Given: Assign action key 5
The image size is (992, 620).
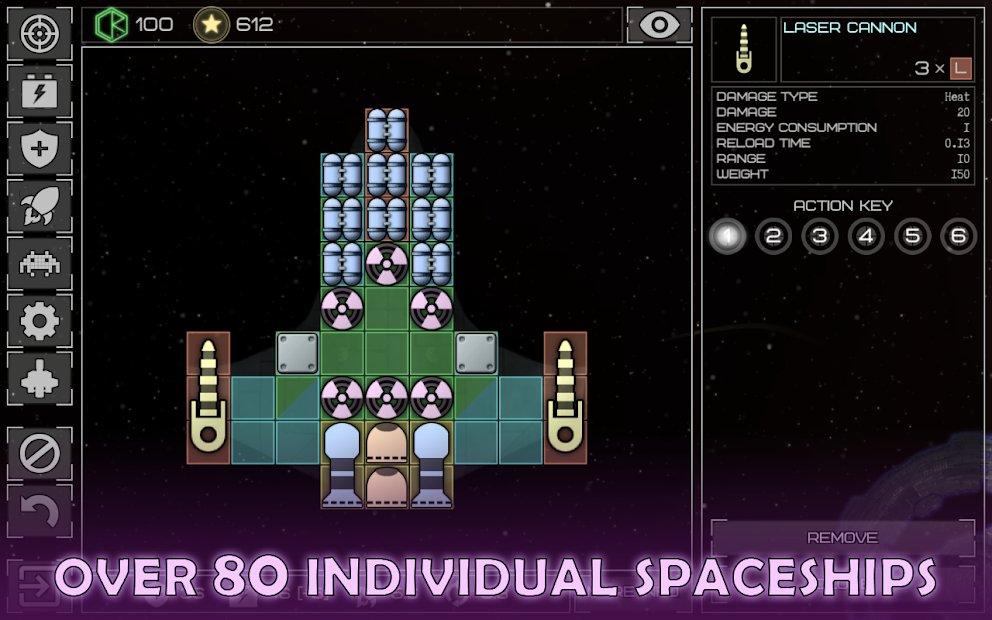Looking at the screenshot, I should click(912, 237).
